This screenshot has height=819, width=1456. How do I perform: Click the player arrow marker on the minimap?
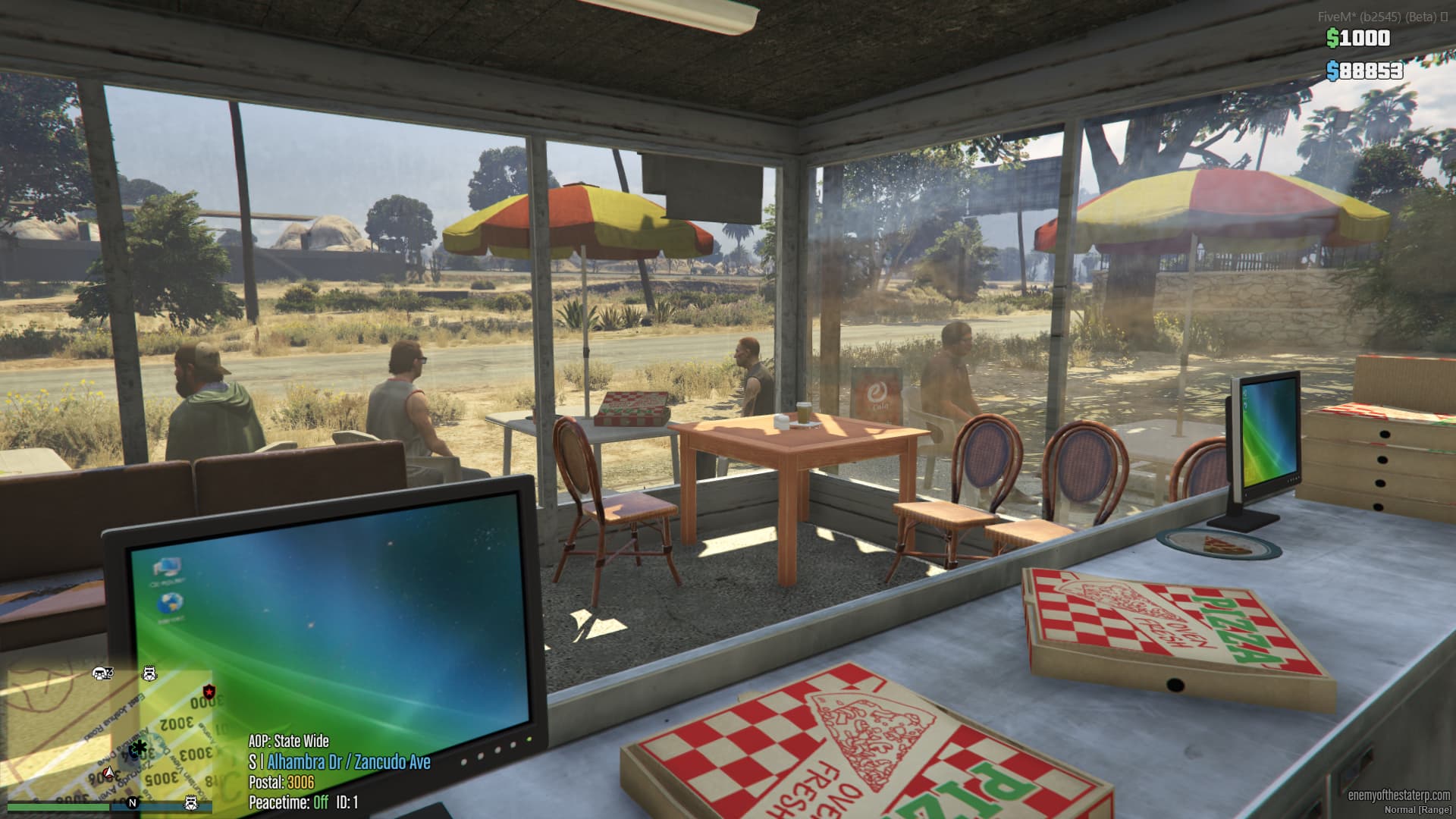tap(108, 771)
